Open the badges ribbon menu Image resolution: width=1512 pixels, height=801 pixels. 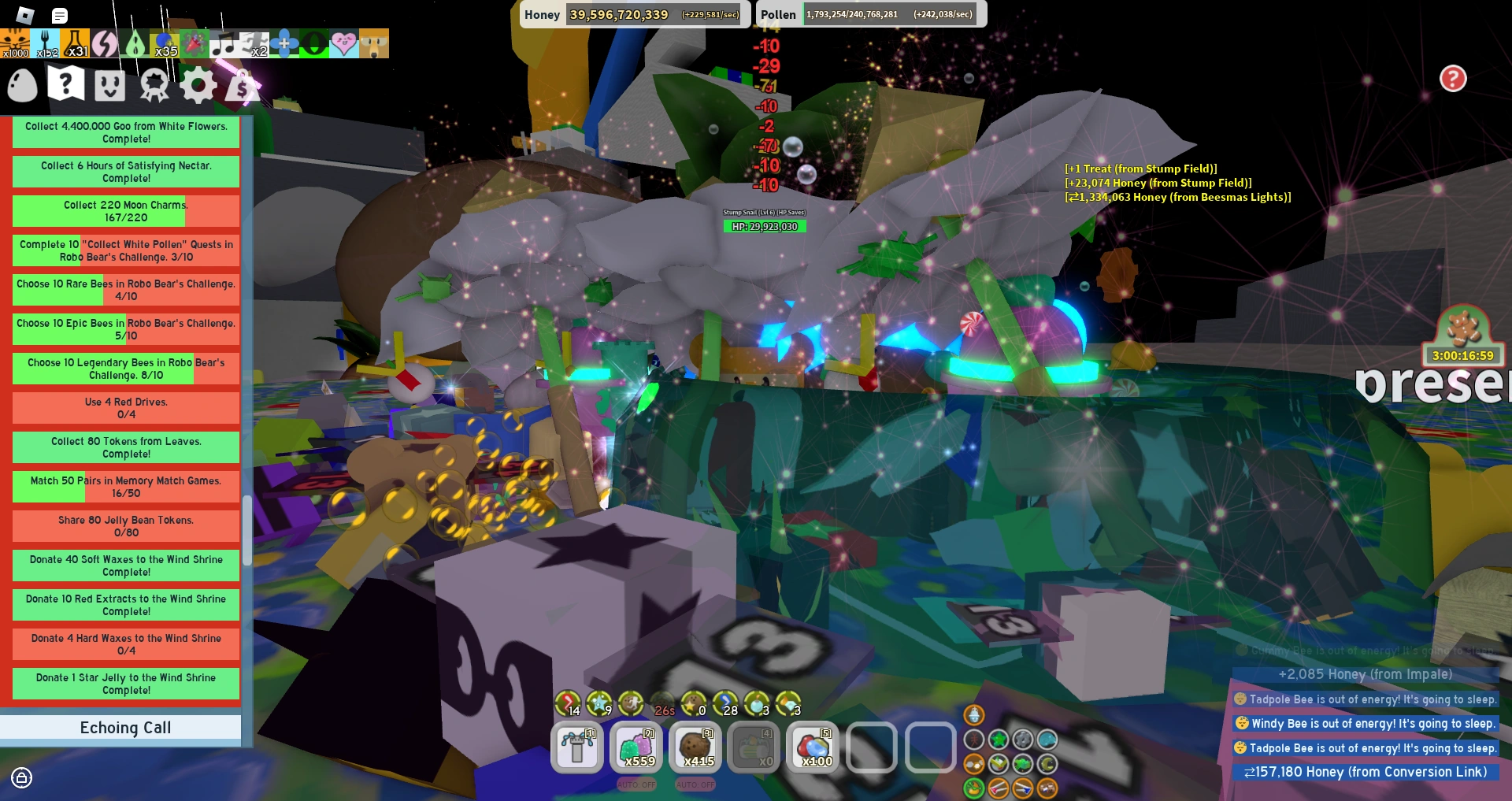(154, 86)
